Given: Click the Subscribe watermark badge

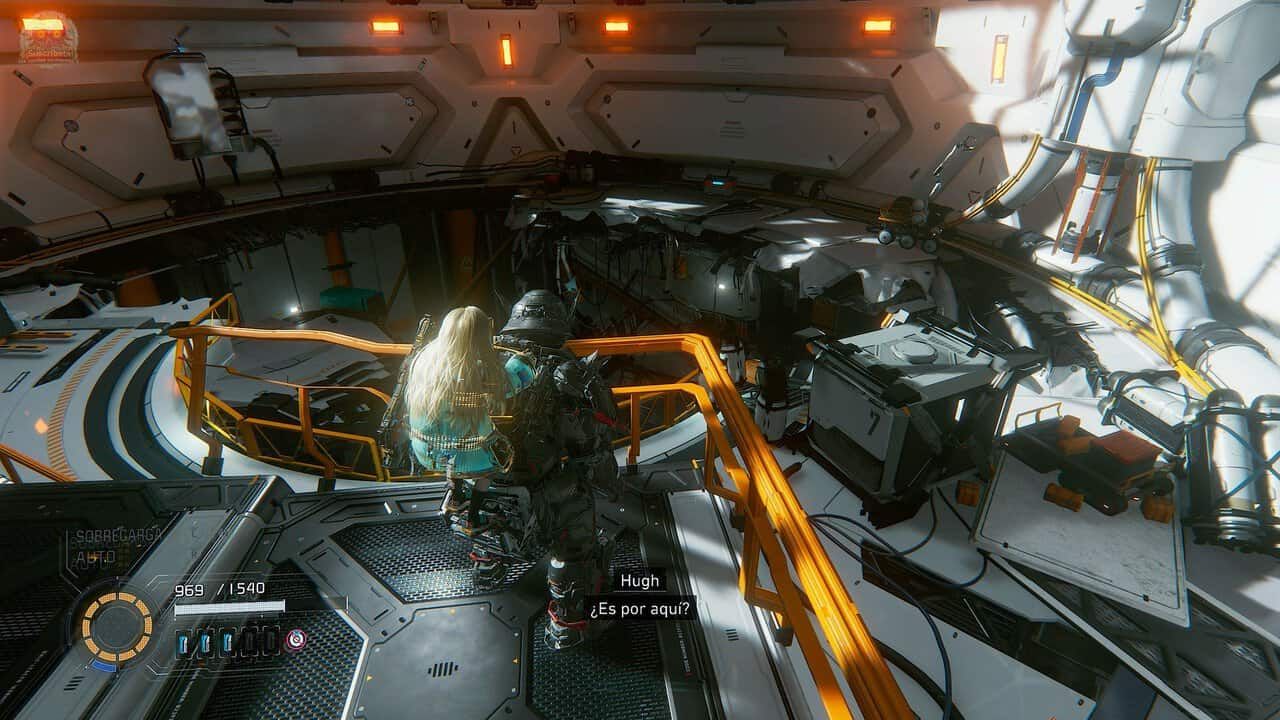Looking at the screenshot, I should pos(47,37).
